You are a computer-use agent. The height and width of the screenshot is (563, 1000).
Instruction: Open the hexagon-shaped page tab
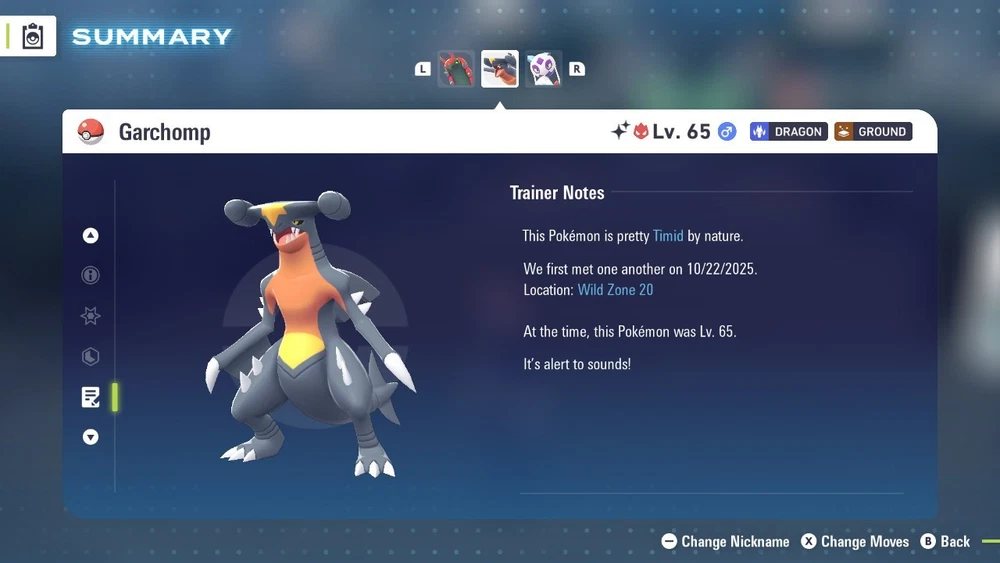(x=91, y=356)
